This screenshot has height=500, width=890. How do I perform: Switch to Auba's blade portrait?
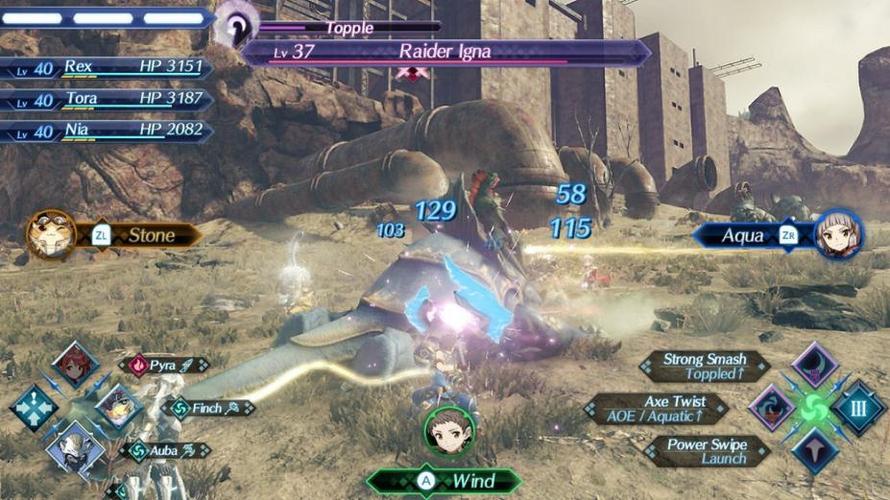pyautogui.click(x=75, y=447)
